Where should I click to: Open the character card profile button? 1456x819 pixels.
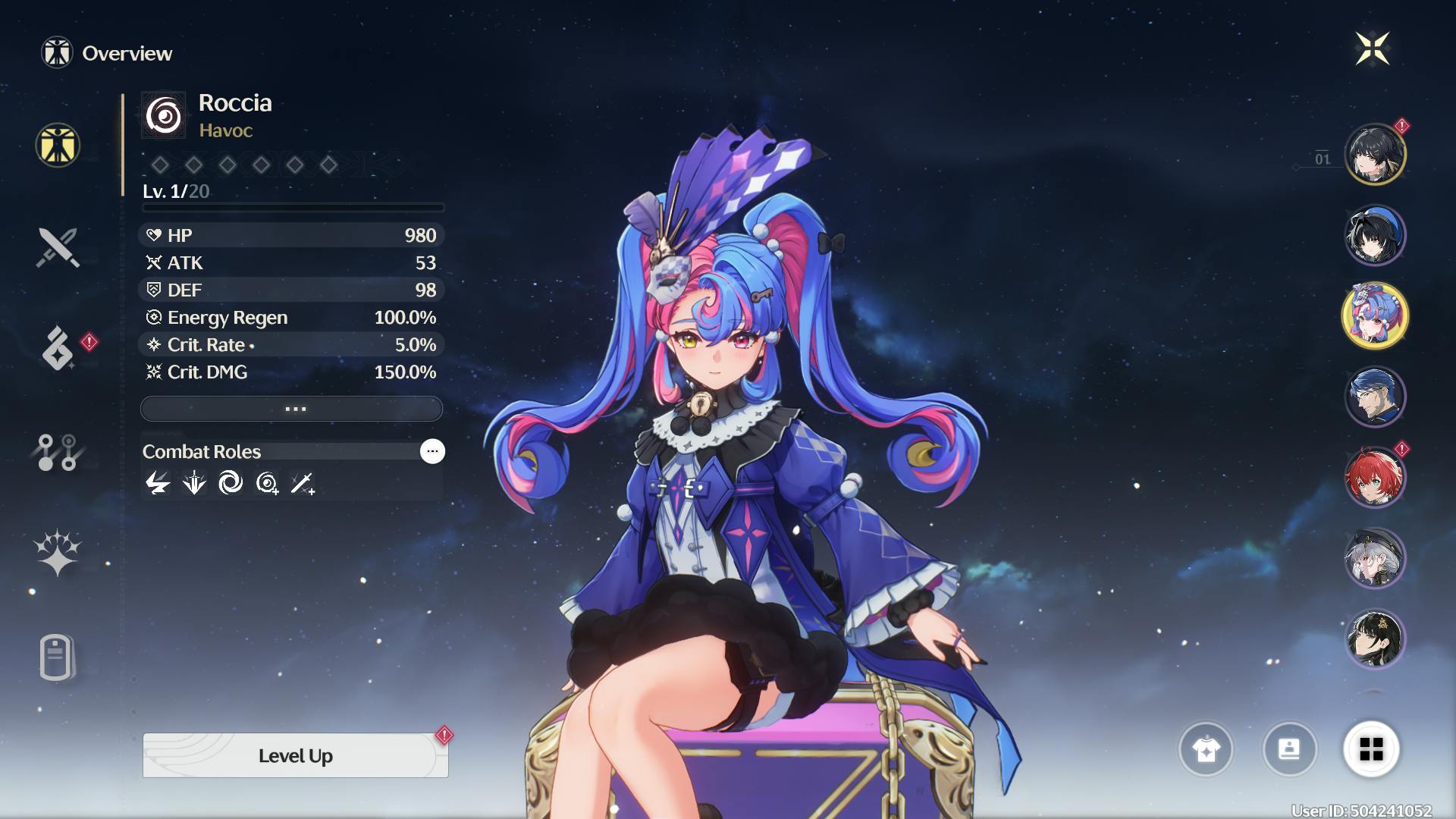(1289, 749)
